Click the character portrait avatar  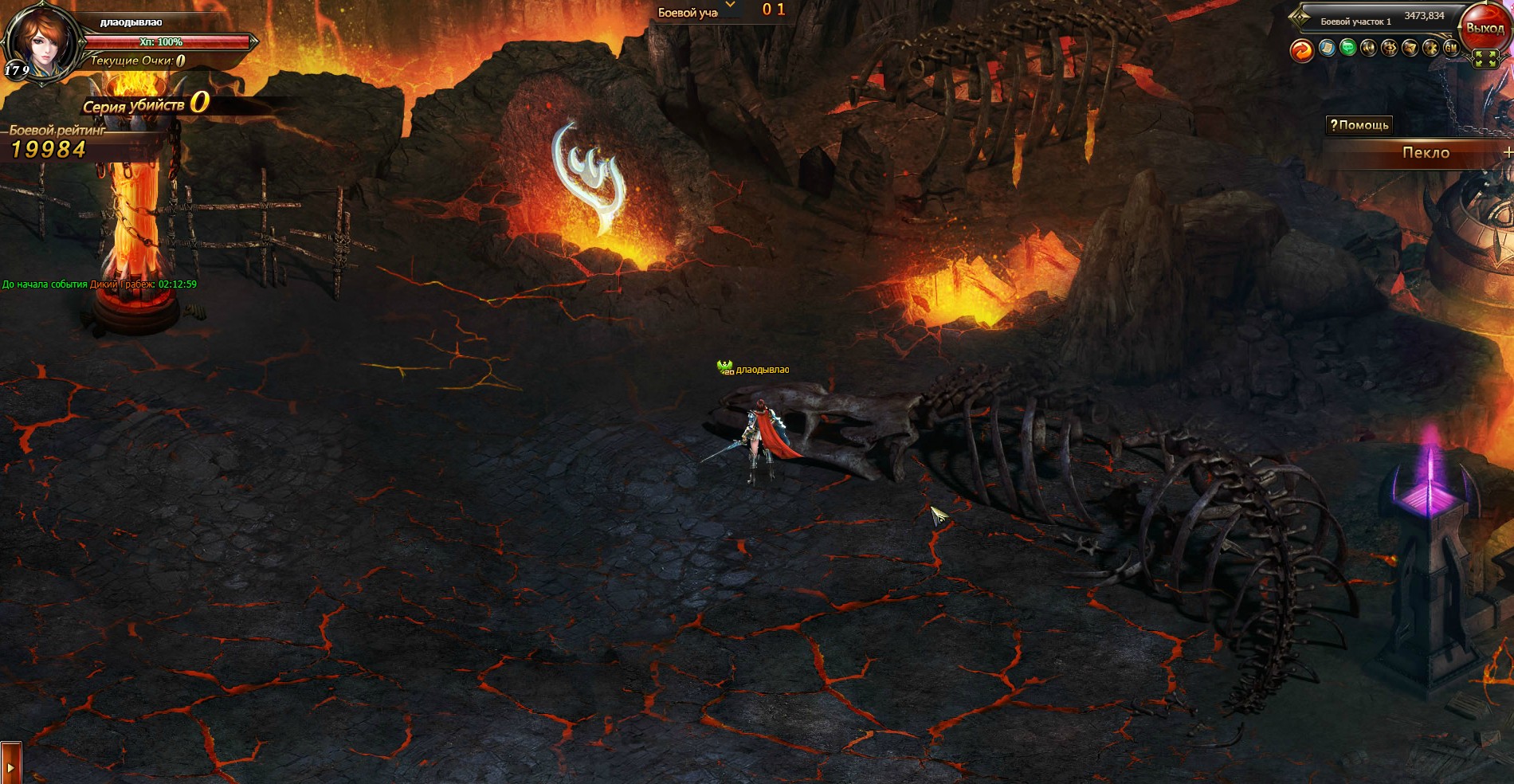tap(41, 38)
